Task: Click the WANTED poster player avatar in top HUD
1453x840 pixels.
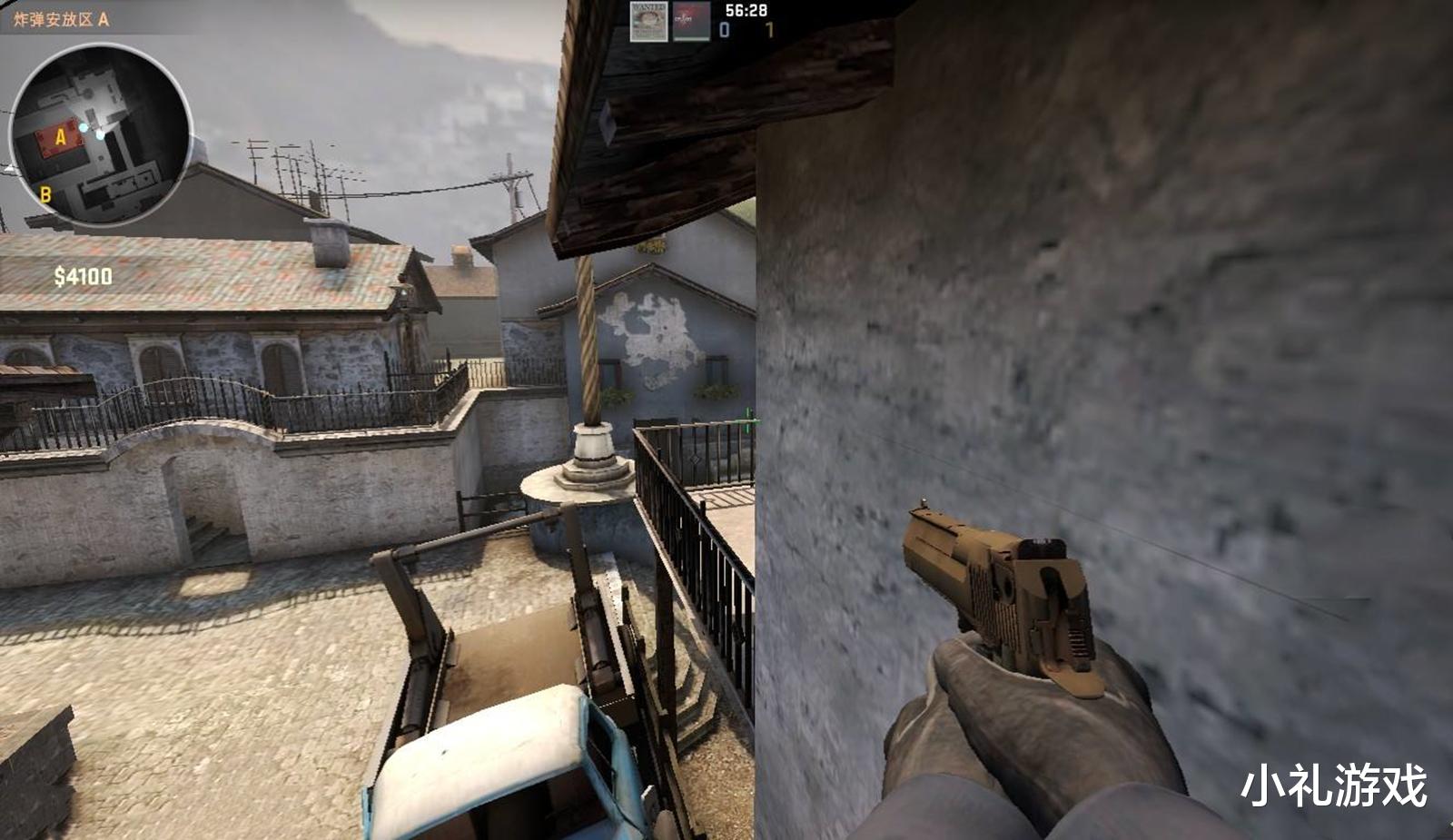Action: click(649, 21)
